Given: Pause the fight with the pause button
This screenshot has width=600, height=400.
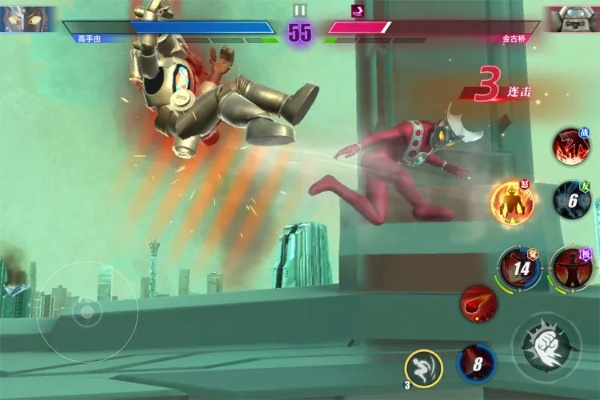Looking at the screenshot, I should [300, 10].
